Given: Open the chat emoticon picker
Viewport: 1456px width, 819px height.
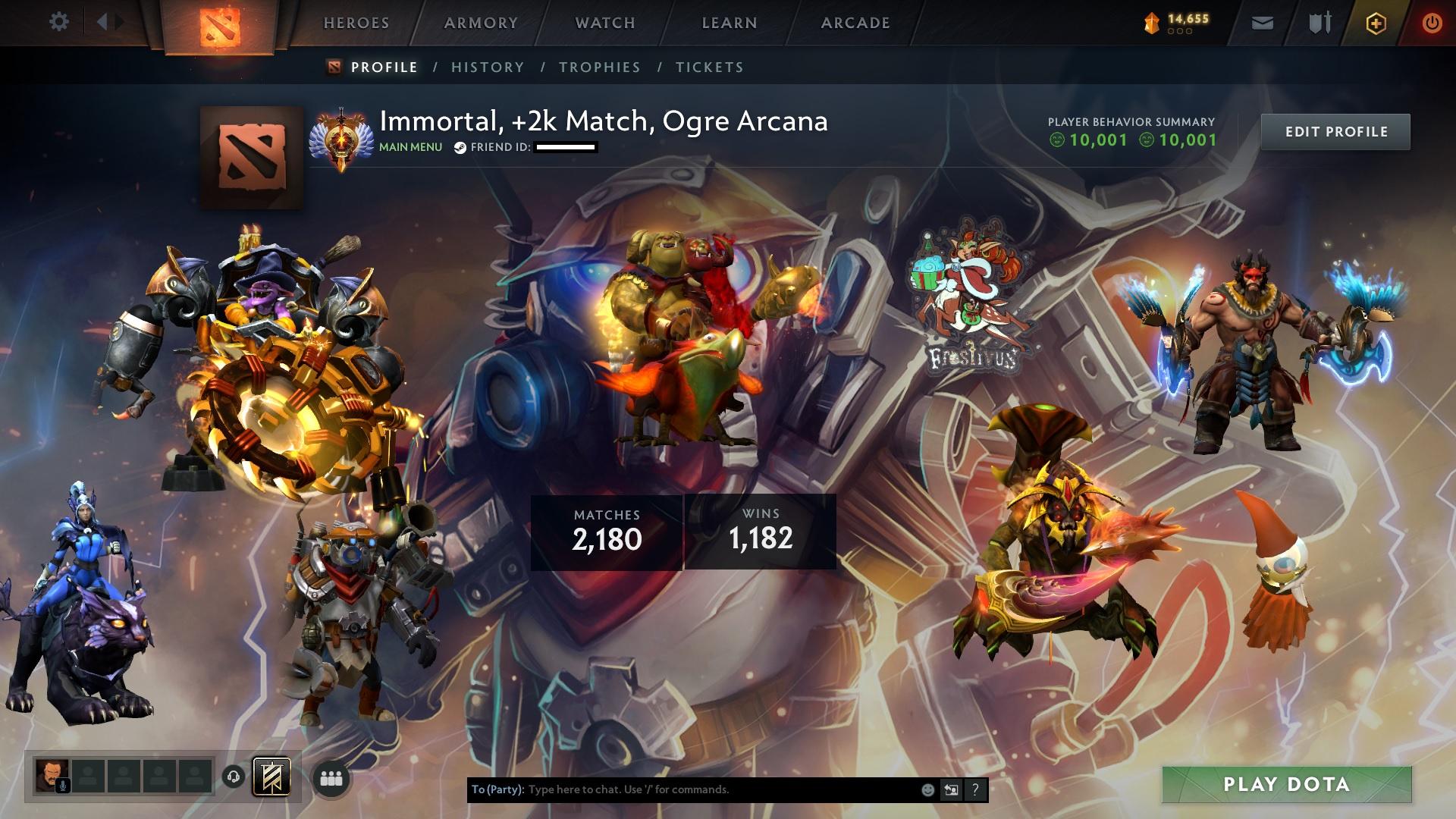Looking at the screenshot, I should (927, 790).
